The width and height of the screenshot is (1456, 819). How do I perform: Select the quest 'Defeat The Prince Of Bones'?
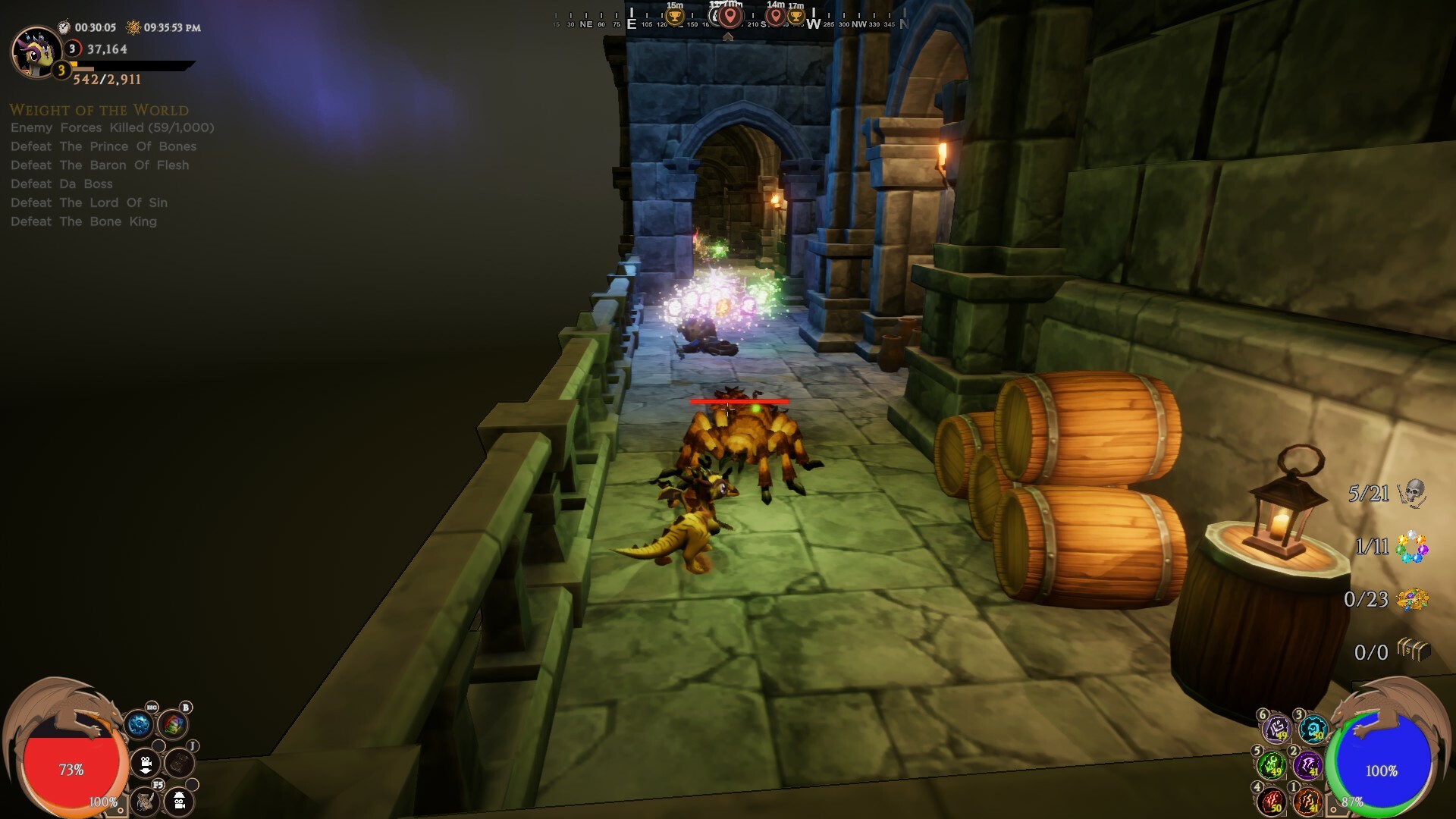coord(103,146)
